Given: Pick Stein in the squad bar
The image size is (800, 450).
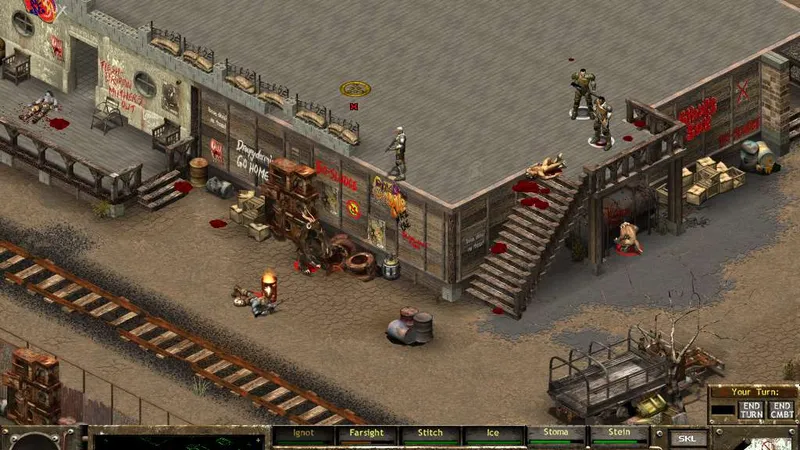Looking at the screenshot, I should pyautogui.click(x=619, y=435).
